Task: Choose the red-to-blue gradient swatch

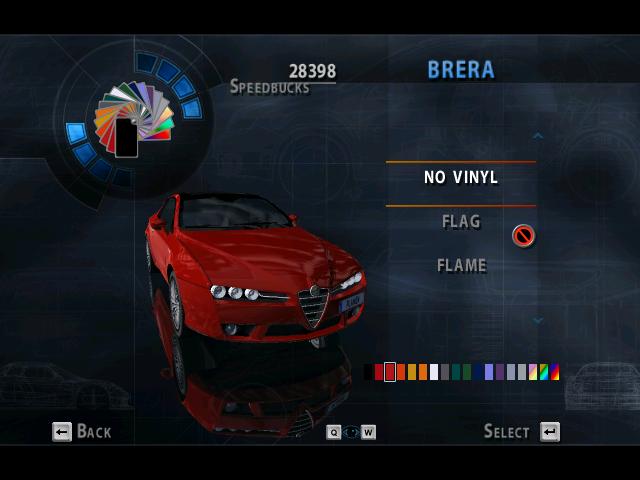Action: click(x=555, y=372)
